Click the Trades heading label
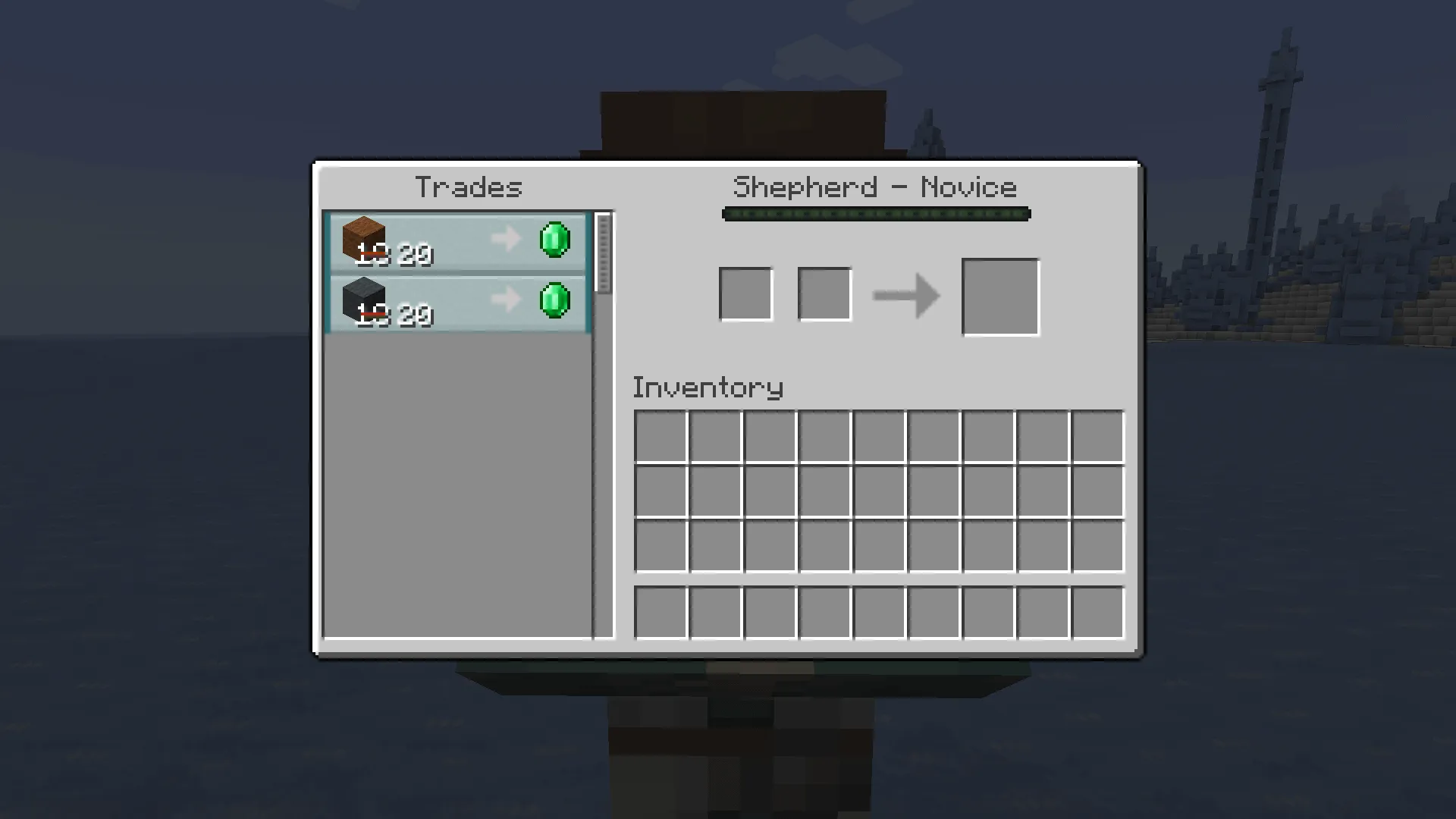The width and height of the screenshot is (1456, 819). (469, 187)
